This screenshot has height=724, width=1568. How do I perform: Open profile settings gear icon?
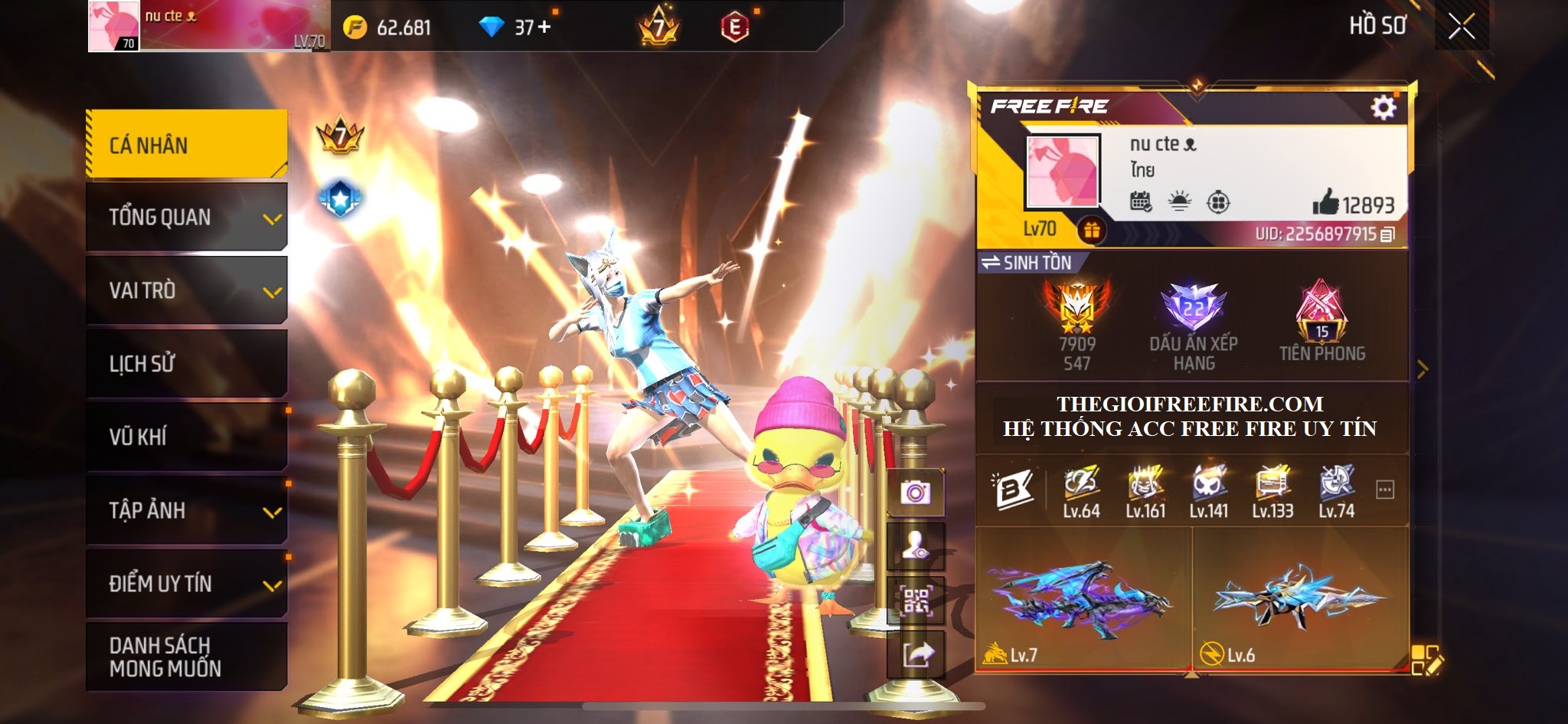click(x=1383, y=107)
